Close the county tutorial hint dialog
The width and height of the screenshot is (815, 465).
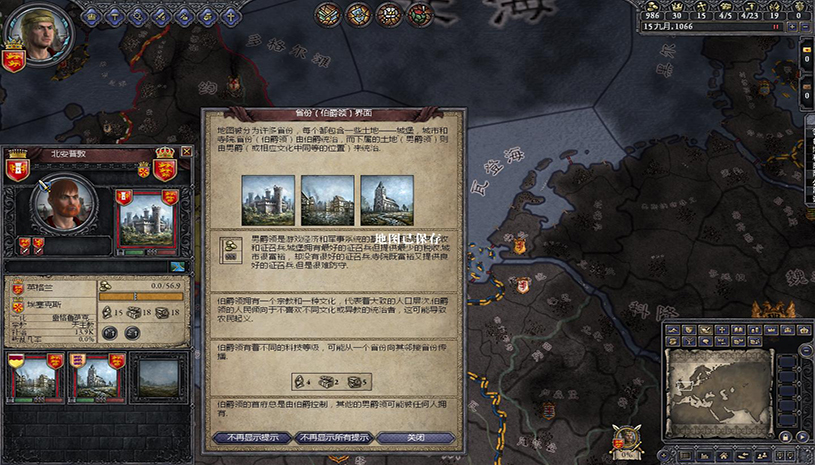[415, 437]
